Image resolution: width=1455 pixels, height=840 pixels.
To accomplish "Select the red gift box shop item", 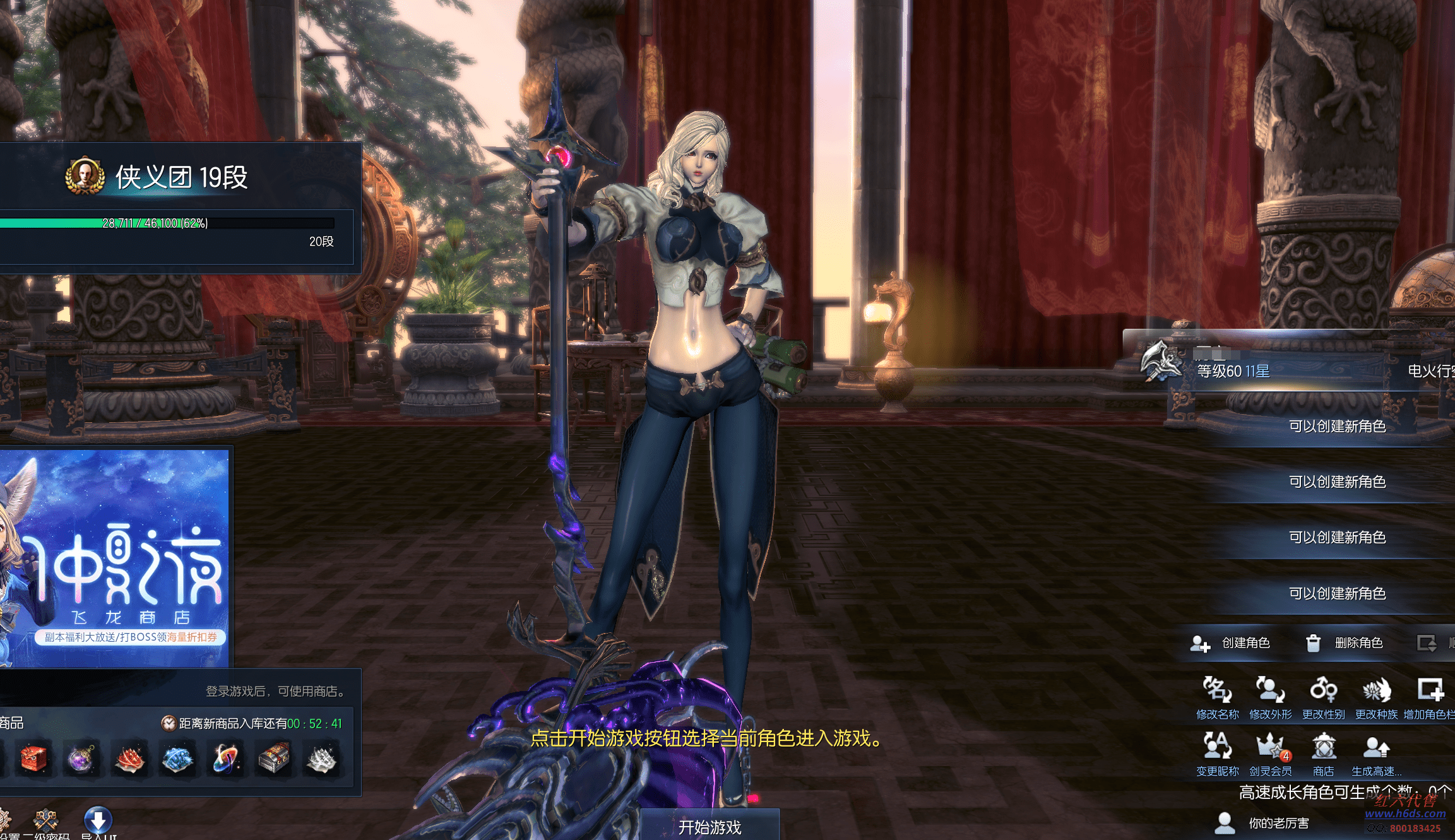I will [33, 759].
